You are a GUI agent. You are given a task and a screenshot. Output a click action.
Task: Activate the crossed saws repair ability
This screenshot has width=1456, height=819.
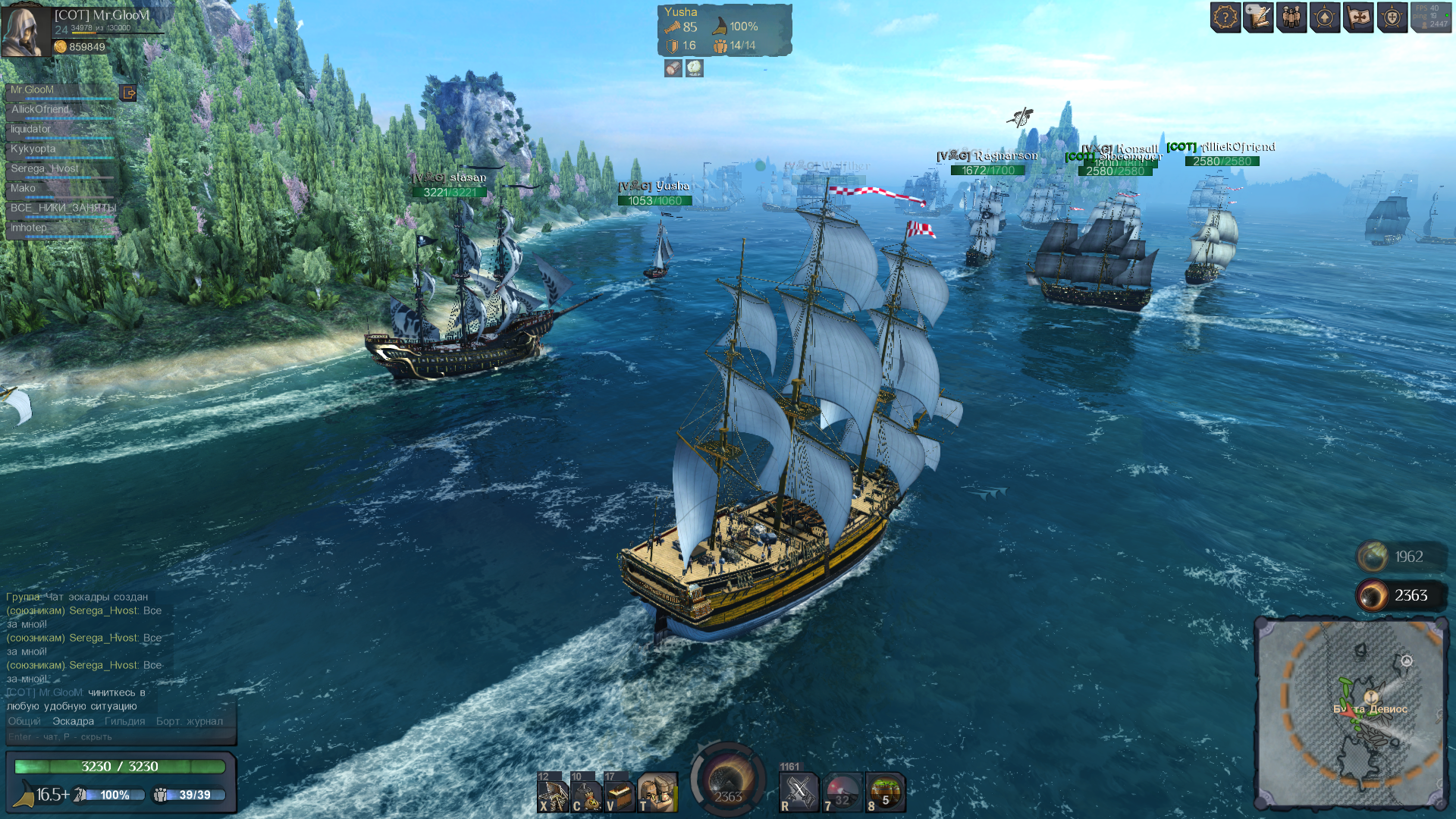tap(799, 792)
